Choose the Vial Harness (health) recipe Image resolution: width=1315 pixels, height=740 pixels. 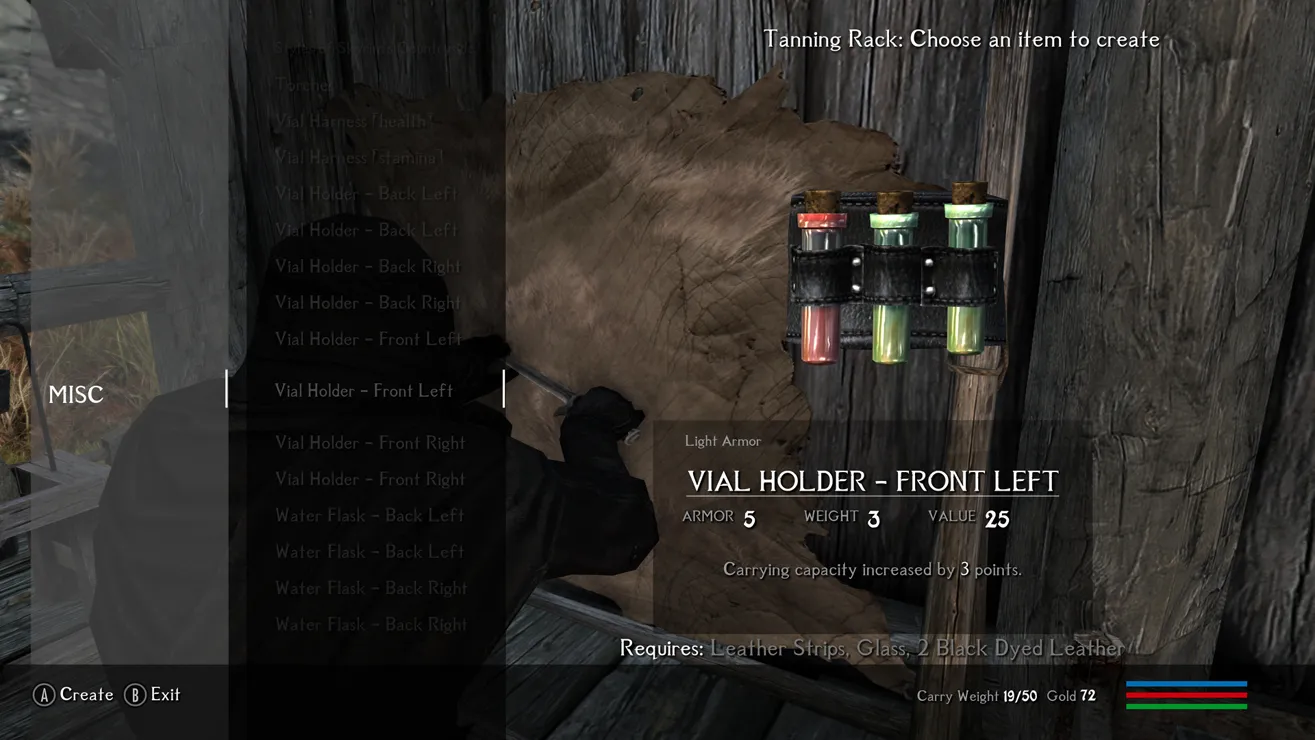(x=355, y=121)
